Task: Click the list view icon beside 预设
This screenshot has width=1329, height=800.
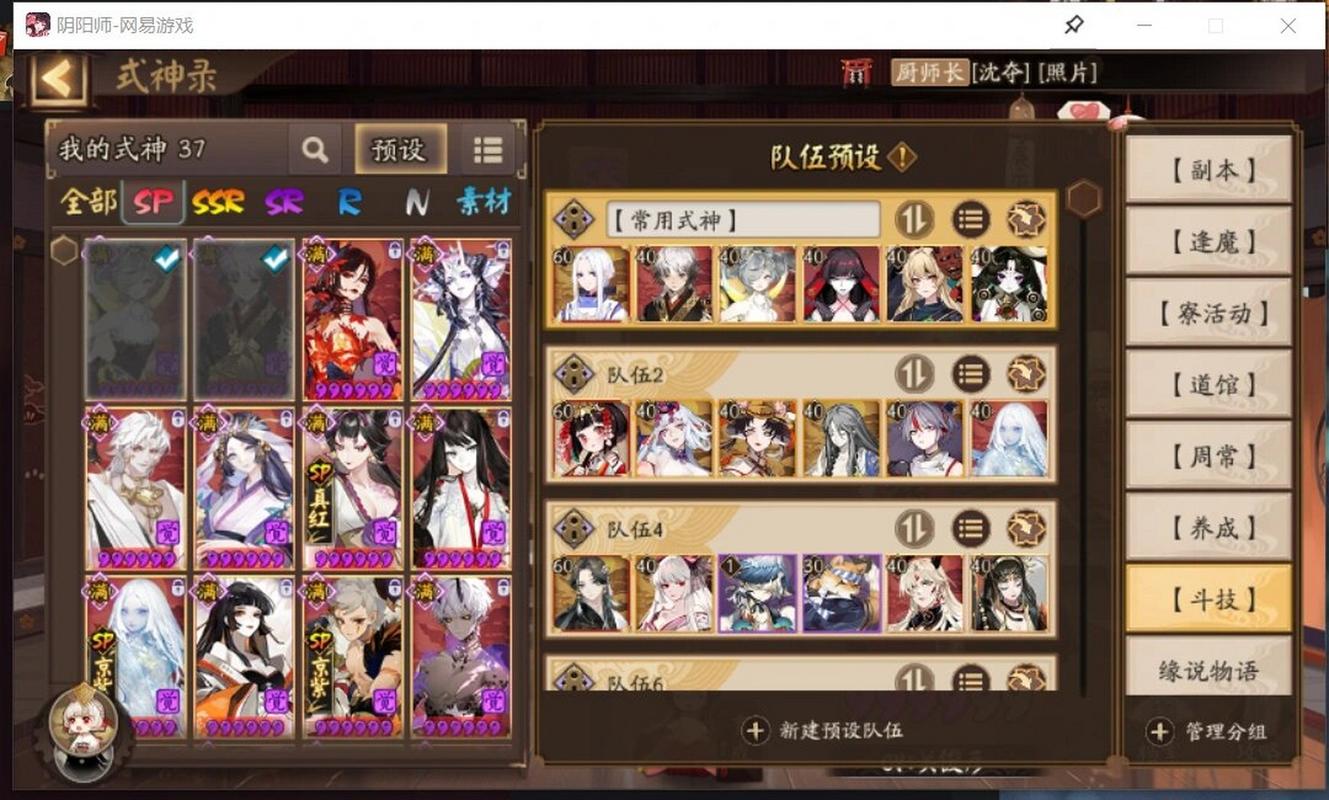Action: pyautogui.click(x=487, y=149)
